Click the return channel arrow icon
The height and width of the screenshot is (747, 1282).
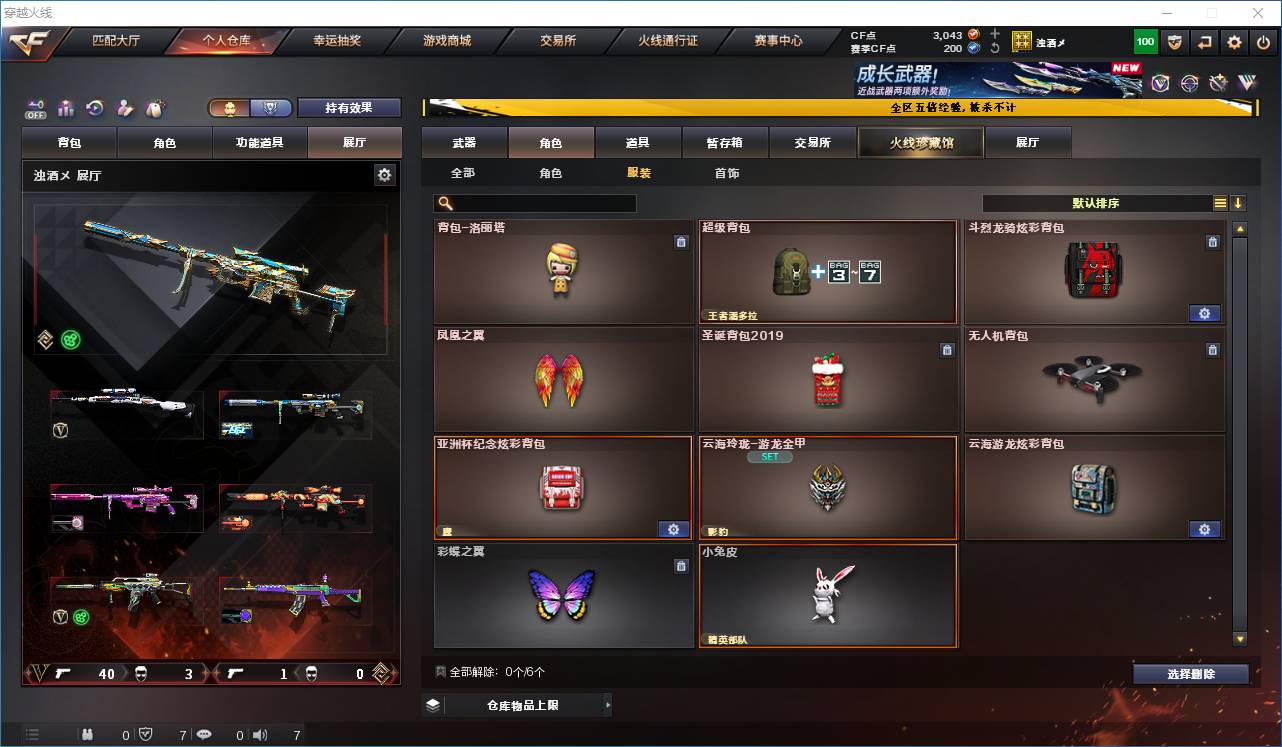[1204, 42]
